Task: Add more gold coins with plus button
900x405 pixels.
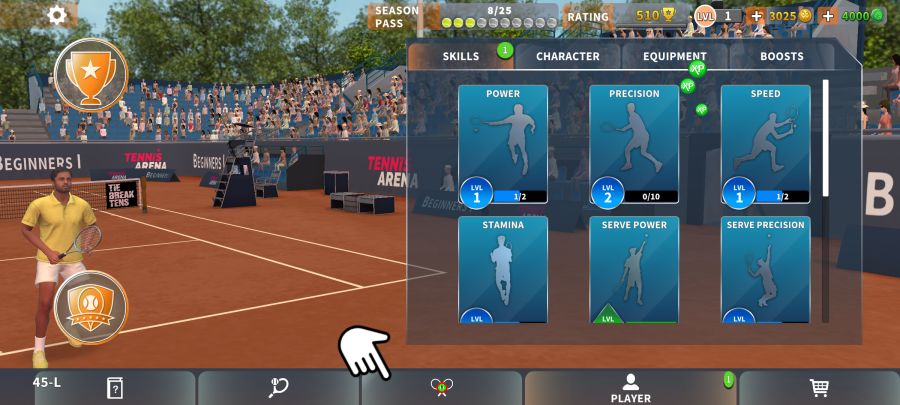Action: click(x=756, y=16)
